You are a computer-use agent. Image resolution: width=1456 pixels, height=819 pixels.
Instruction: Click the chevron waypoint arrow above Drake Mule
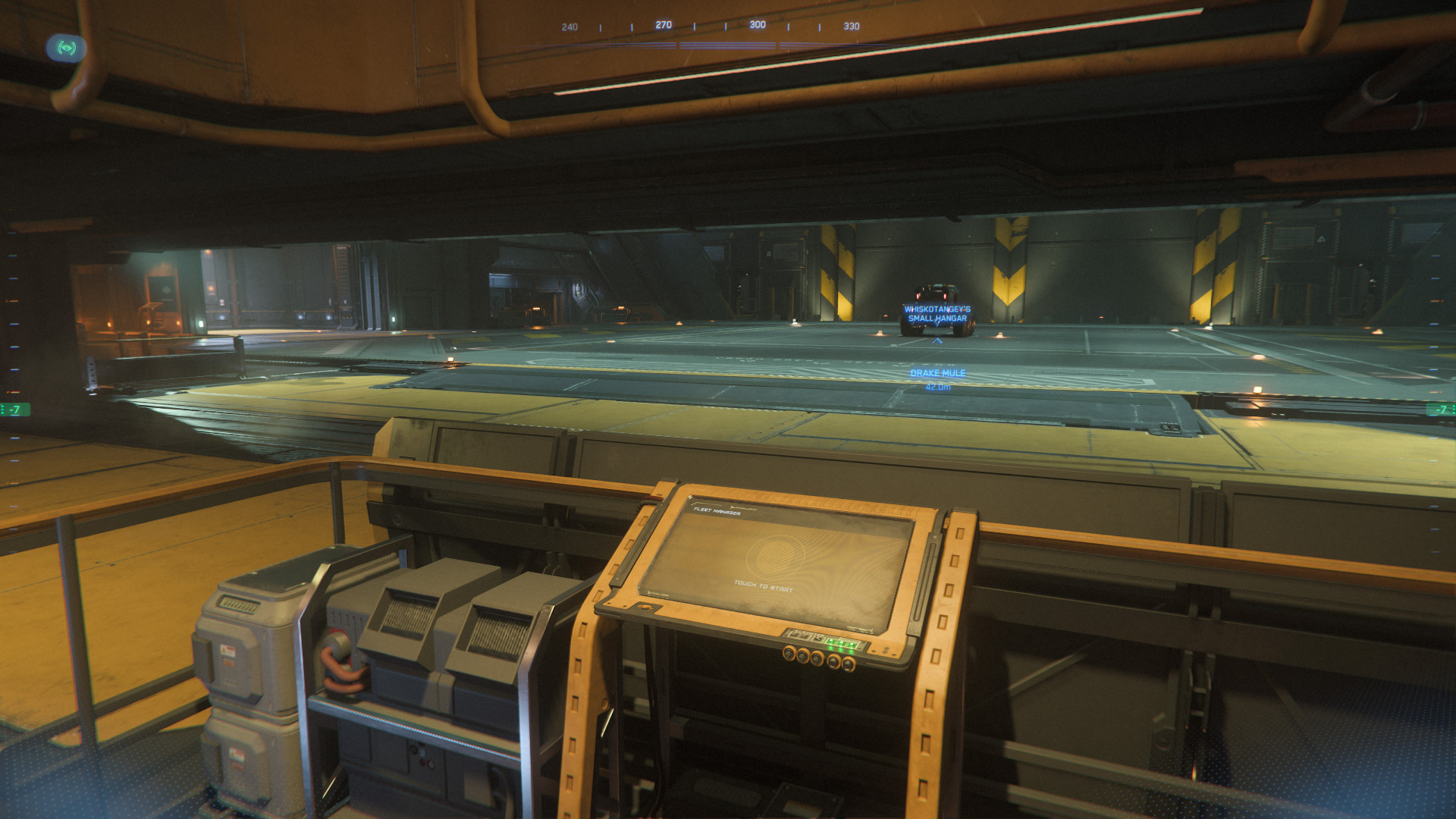(x=937, y=340)
